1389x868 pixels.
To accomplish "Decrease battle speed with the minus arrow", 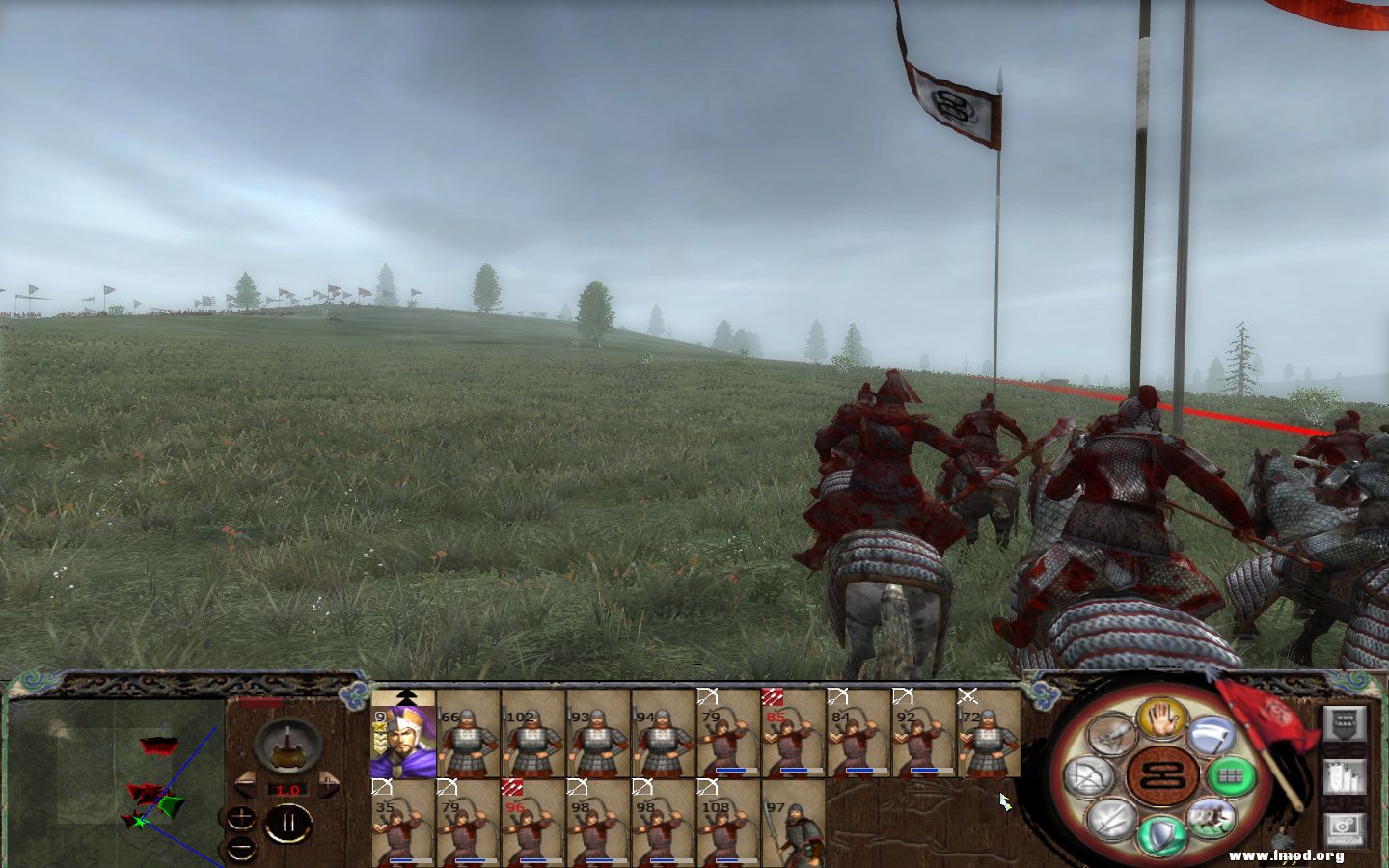I will point(246,784).
